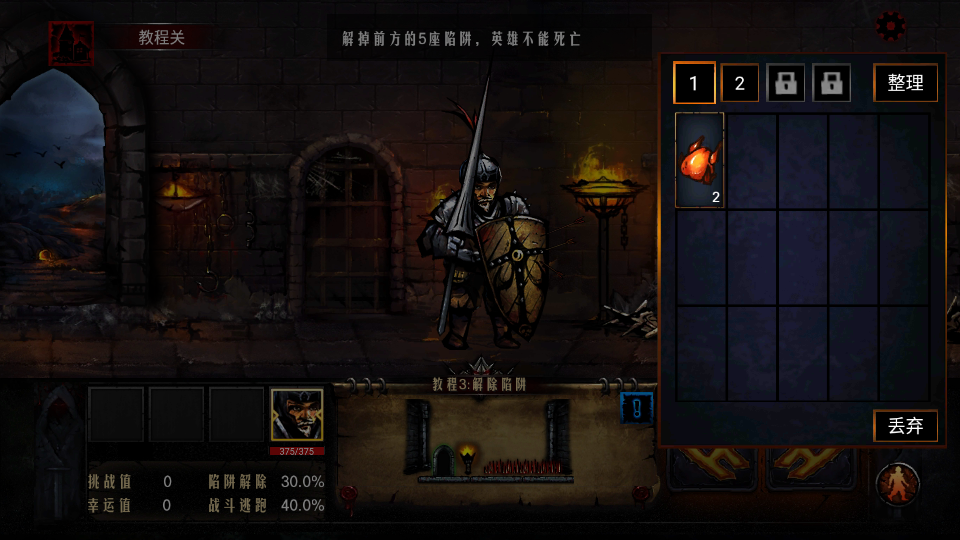Switch to inventory page 1

(694, 83)
